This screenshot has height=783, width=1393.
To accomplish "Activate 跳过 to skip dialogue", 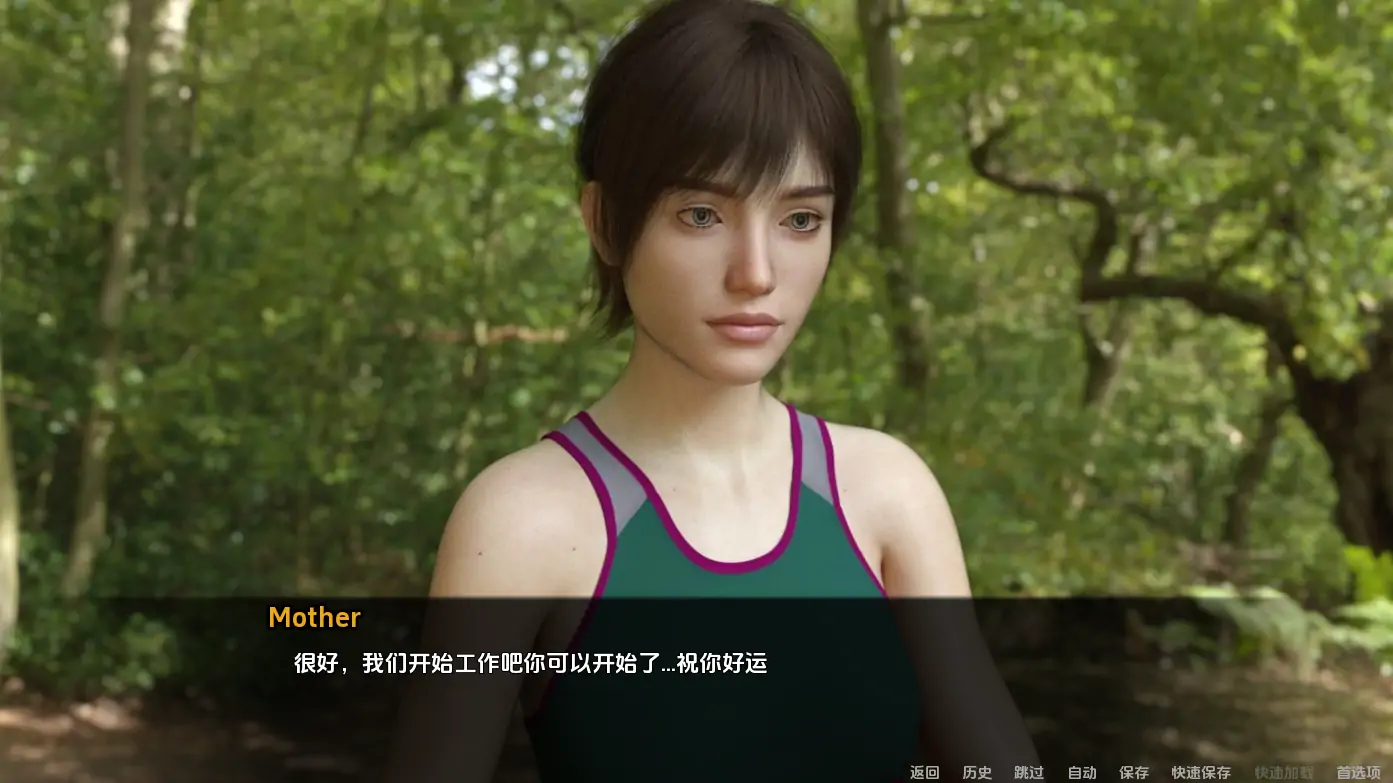I will point(1029,772).
